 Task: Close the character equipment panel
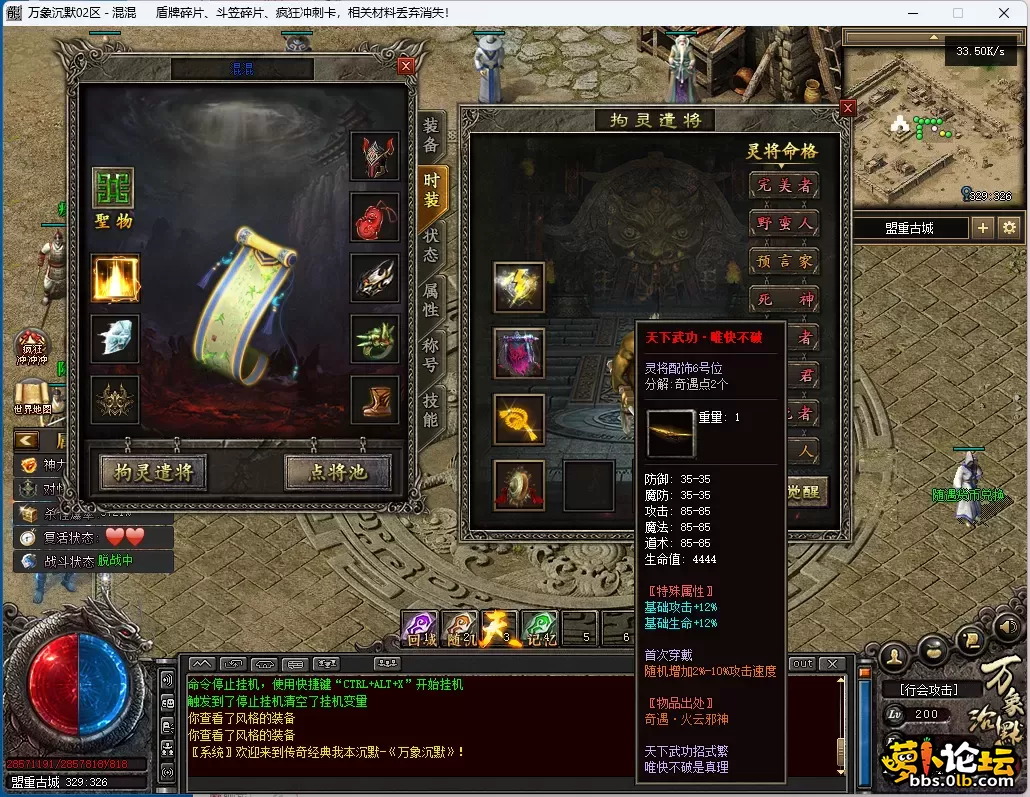[x=405, y=66]
